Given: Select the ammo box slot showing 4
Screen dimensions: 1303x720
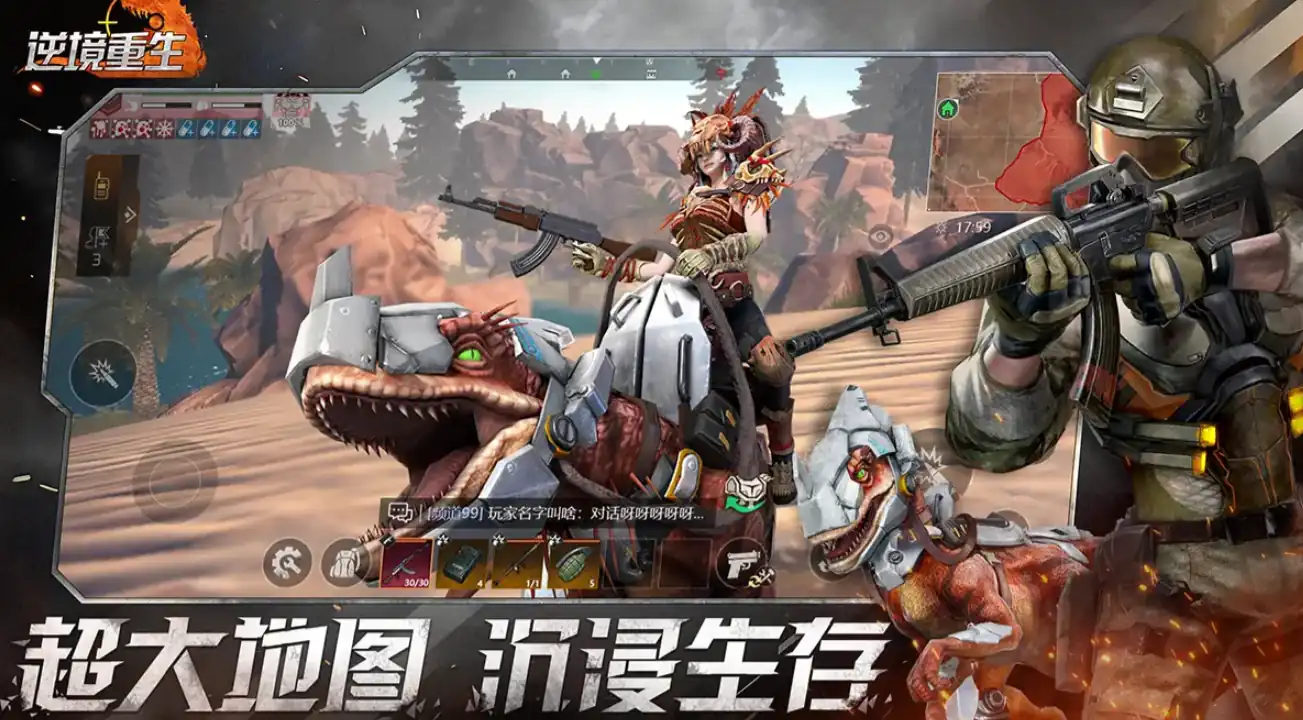Looking at the screenshot, I should coord(463,564).
